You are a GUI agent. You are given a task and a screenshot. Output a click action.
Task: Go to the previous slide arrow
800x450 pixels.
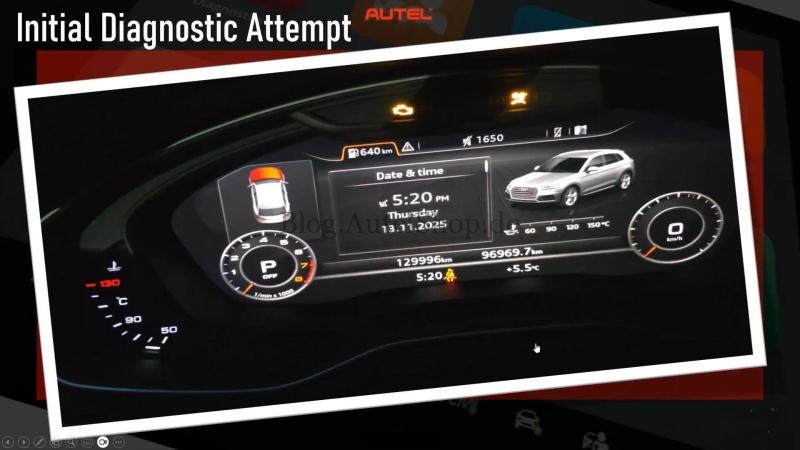pyautogui.click(x=8, y=441)
